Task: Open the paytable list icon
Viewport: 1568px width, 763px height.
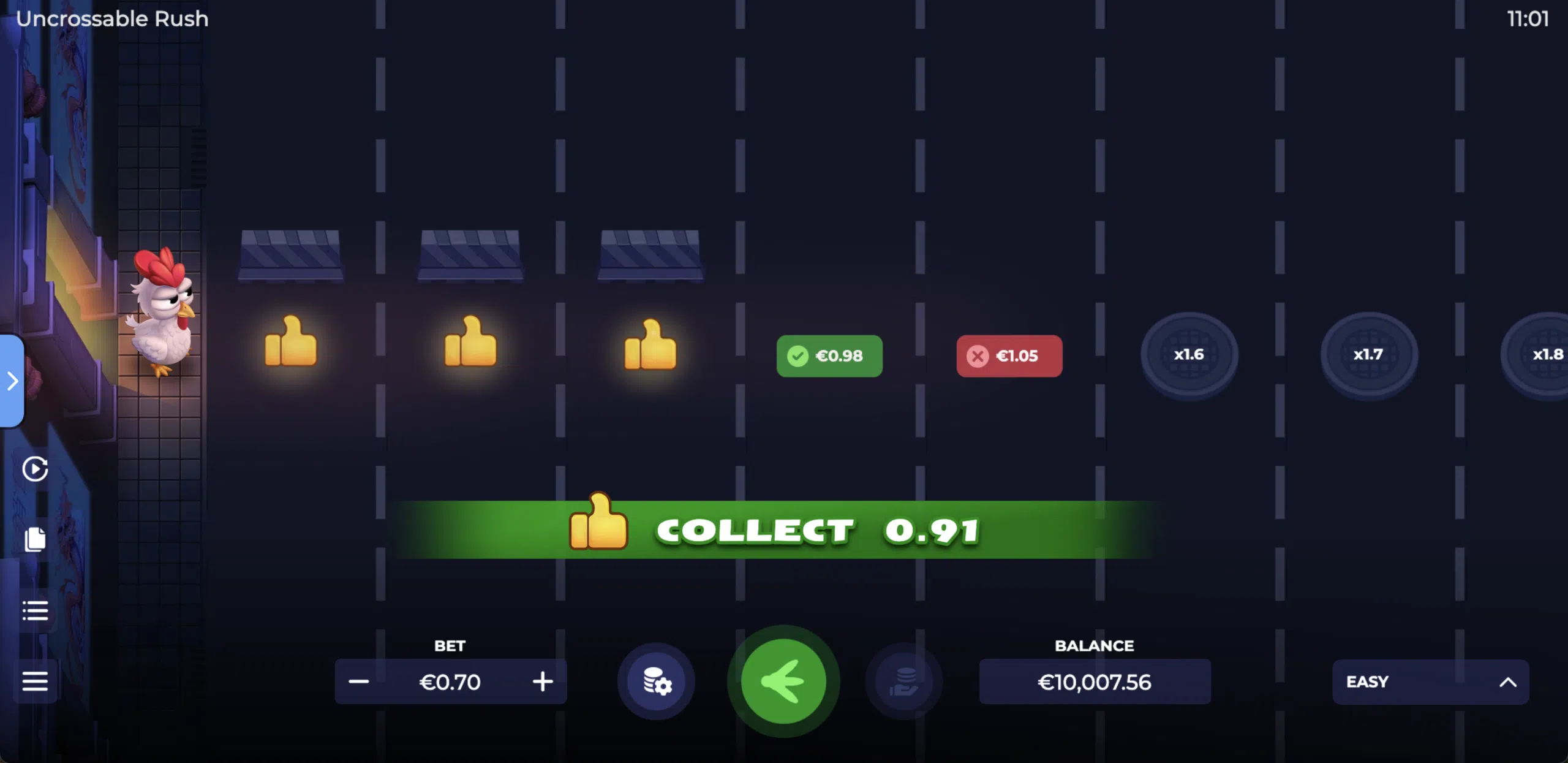Action: click(x=35, y=610)
